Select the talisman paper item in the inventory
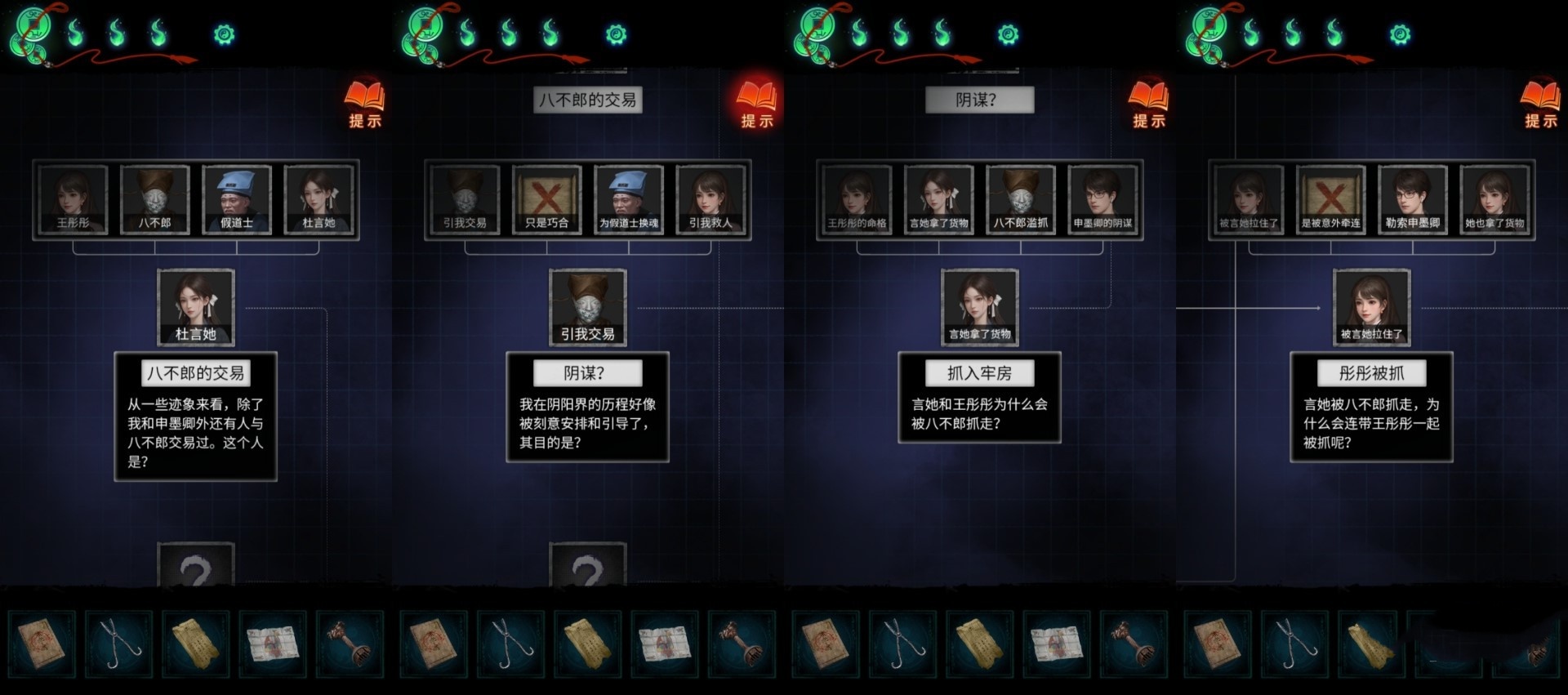The height and width of the screenshot is (695, 1568). coord(198,644)
